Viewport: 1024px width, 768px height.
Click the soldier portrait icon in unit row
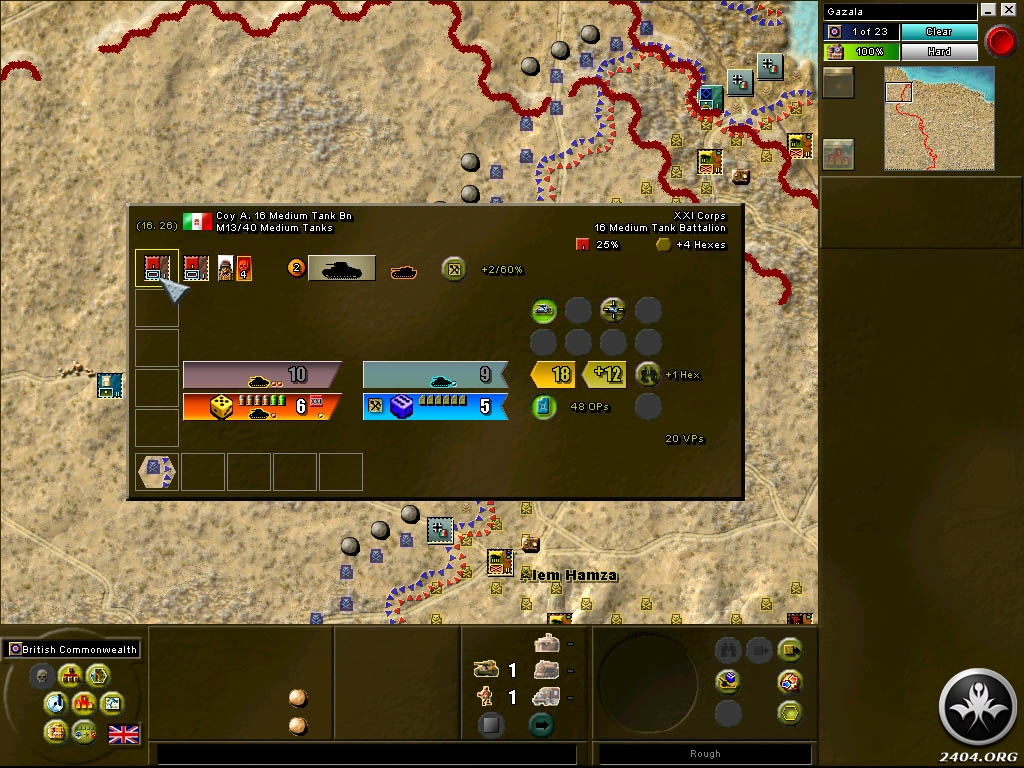[226, 268]
